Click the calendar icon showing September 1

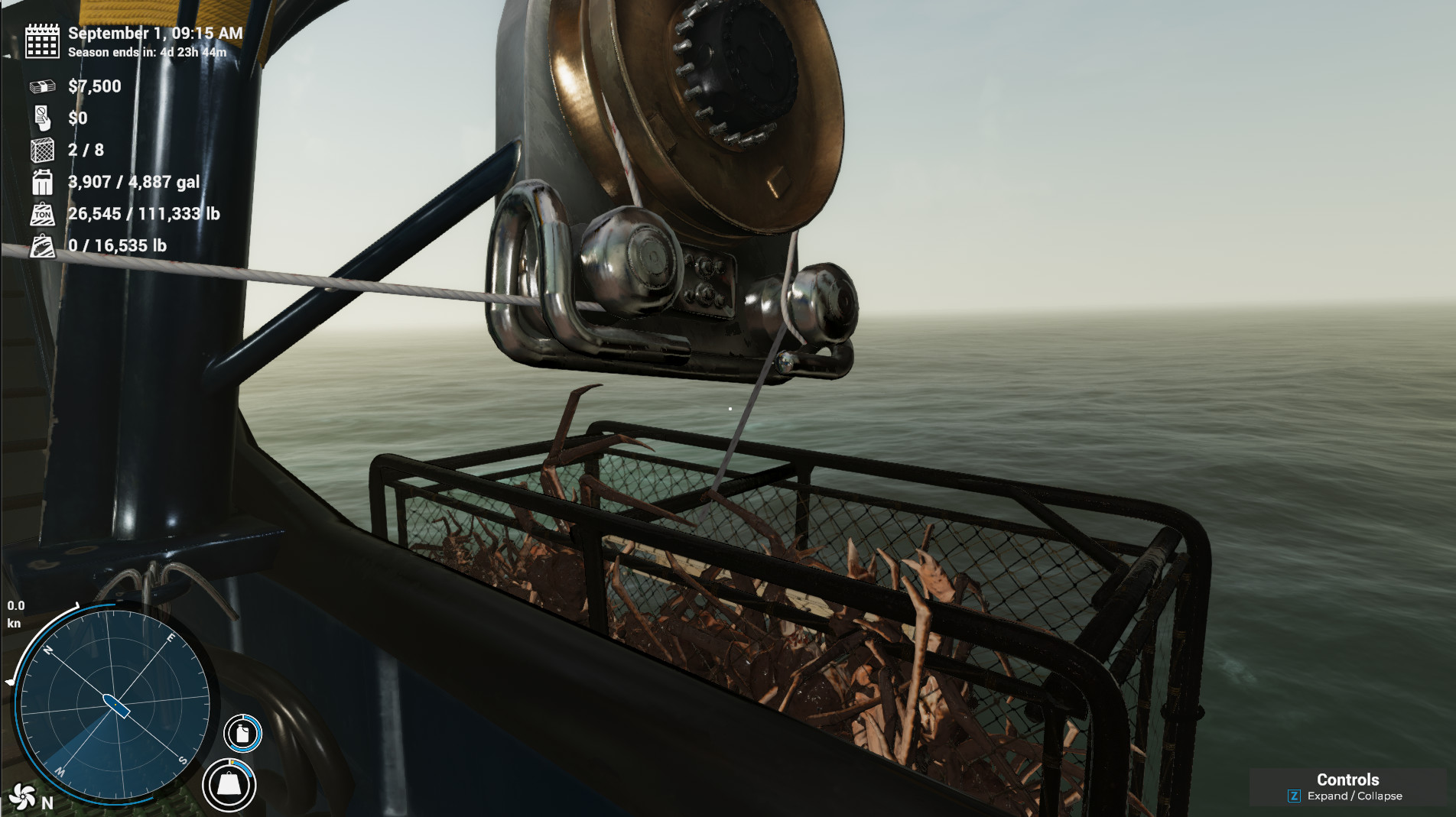(x=41, y=43)
